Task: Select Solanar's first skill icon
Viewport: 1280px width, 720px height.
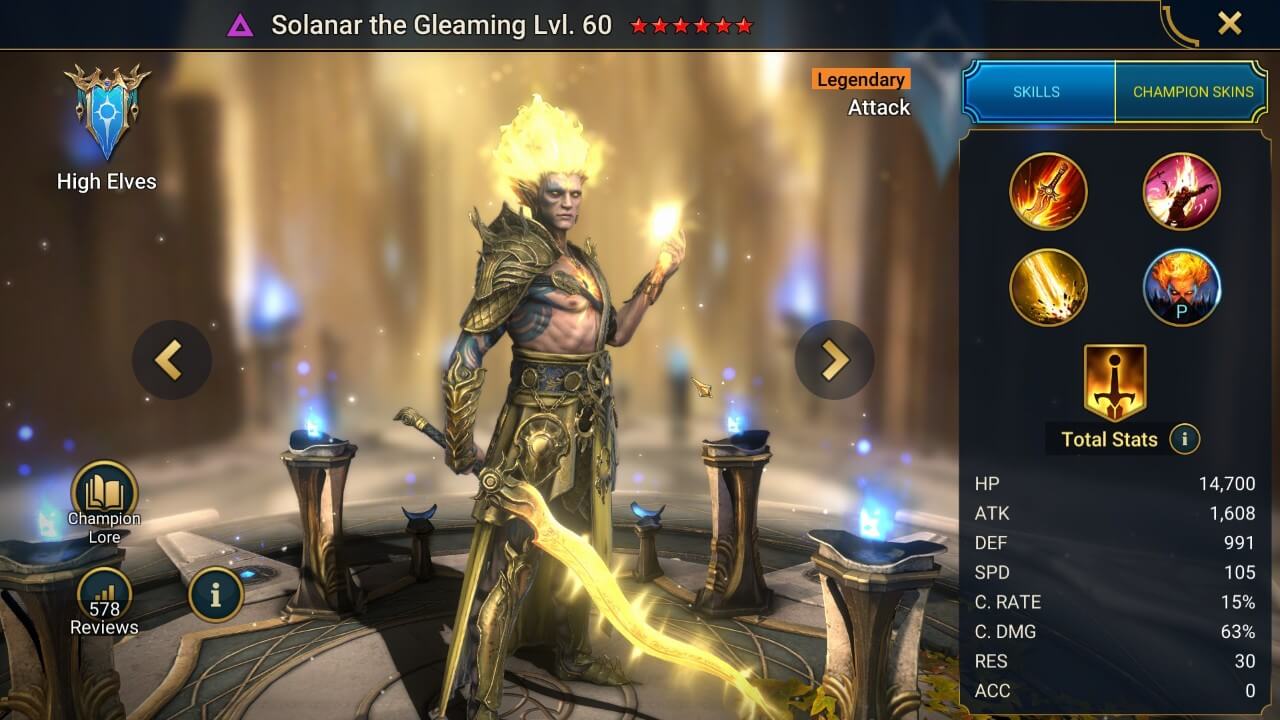Action: tap(1049, 191)
